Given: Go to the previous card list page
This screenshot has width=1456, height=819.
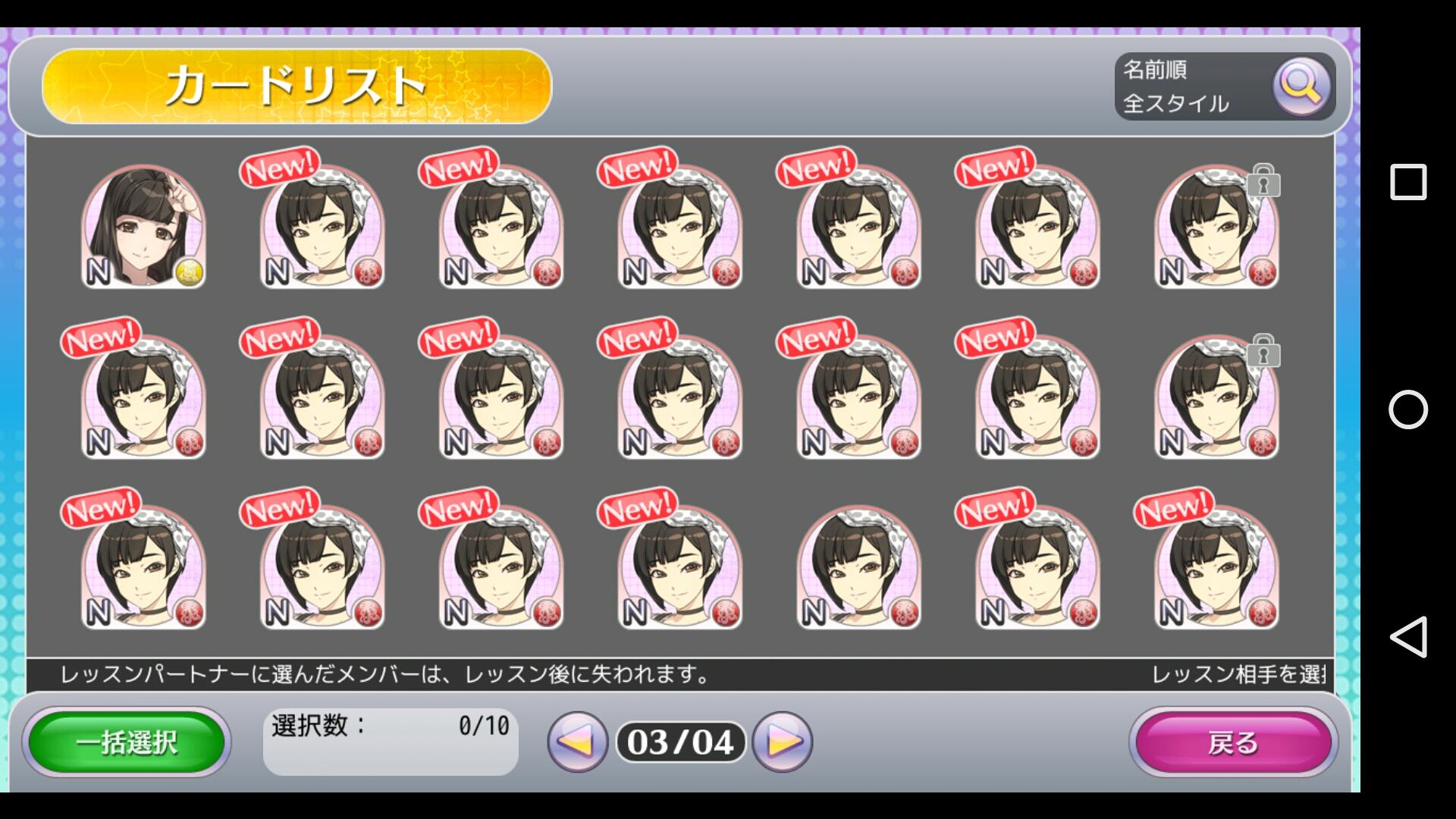Looking at the screenshot, I should (x=577, y=742).
